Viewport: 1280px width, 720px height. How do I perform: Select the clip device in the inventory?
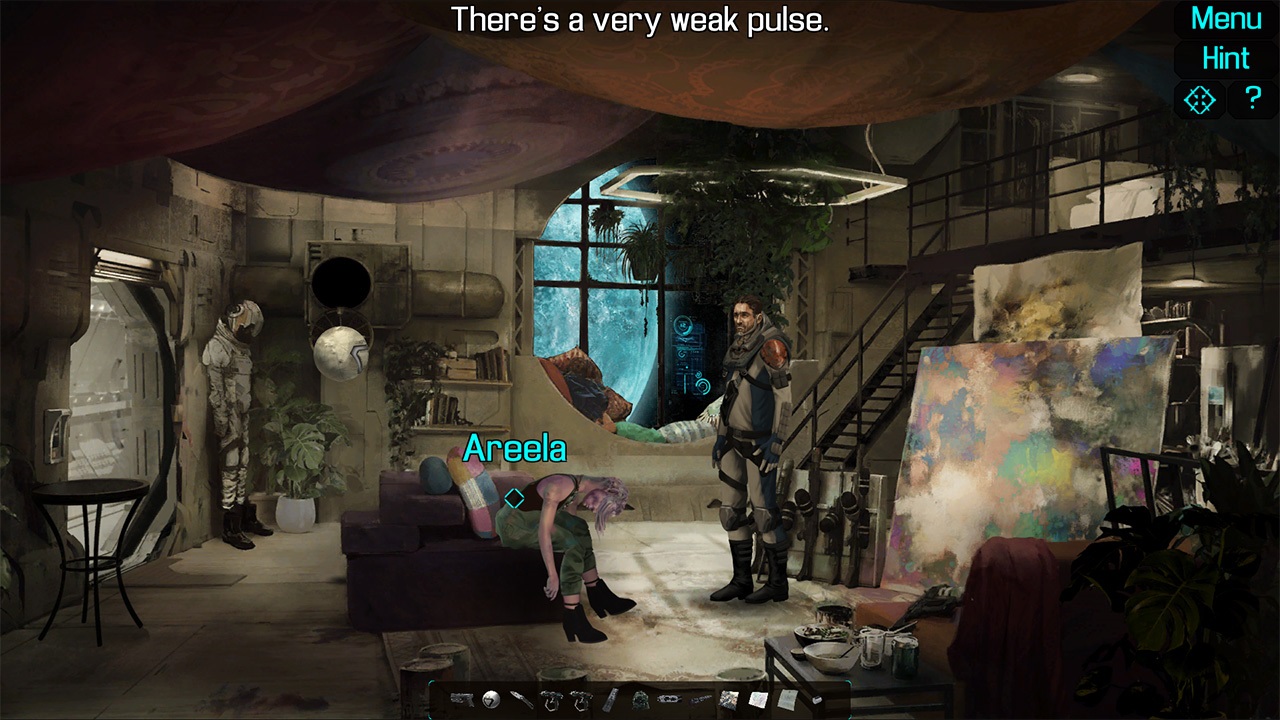coord(670,700)
